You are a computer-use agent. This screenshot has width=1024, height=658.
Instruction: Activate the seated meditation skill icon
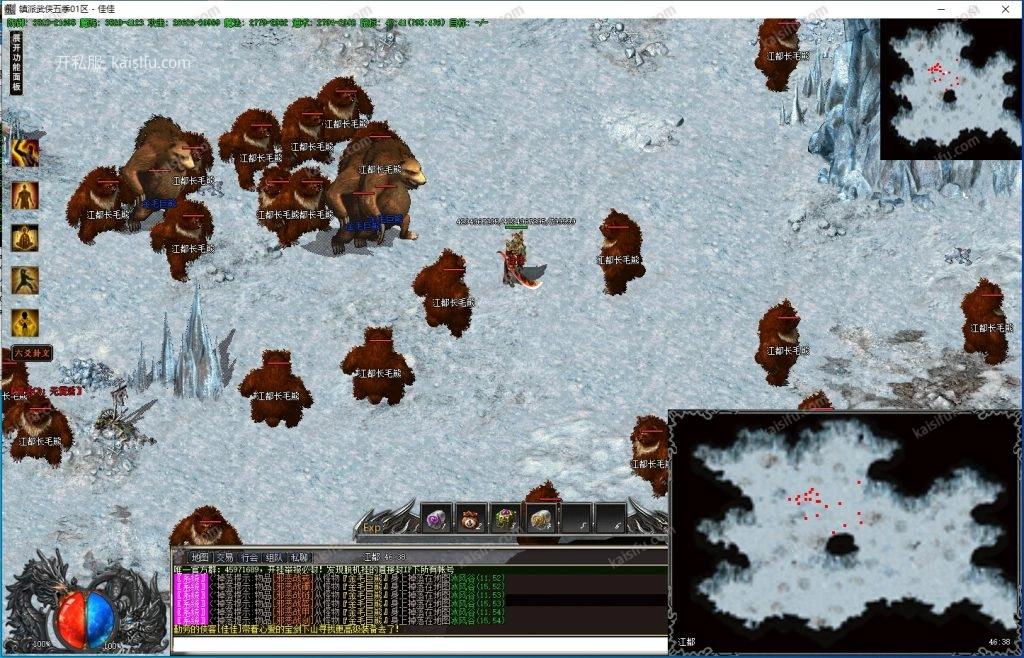(x=25, y=238)
